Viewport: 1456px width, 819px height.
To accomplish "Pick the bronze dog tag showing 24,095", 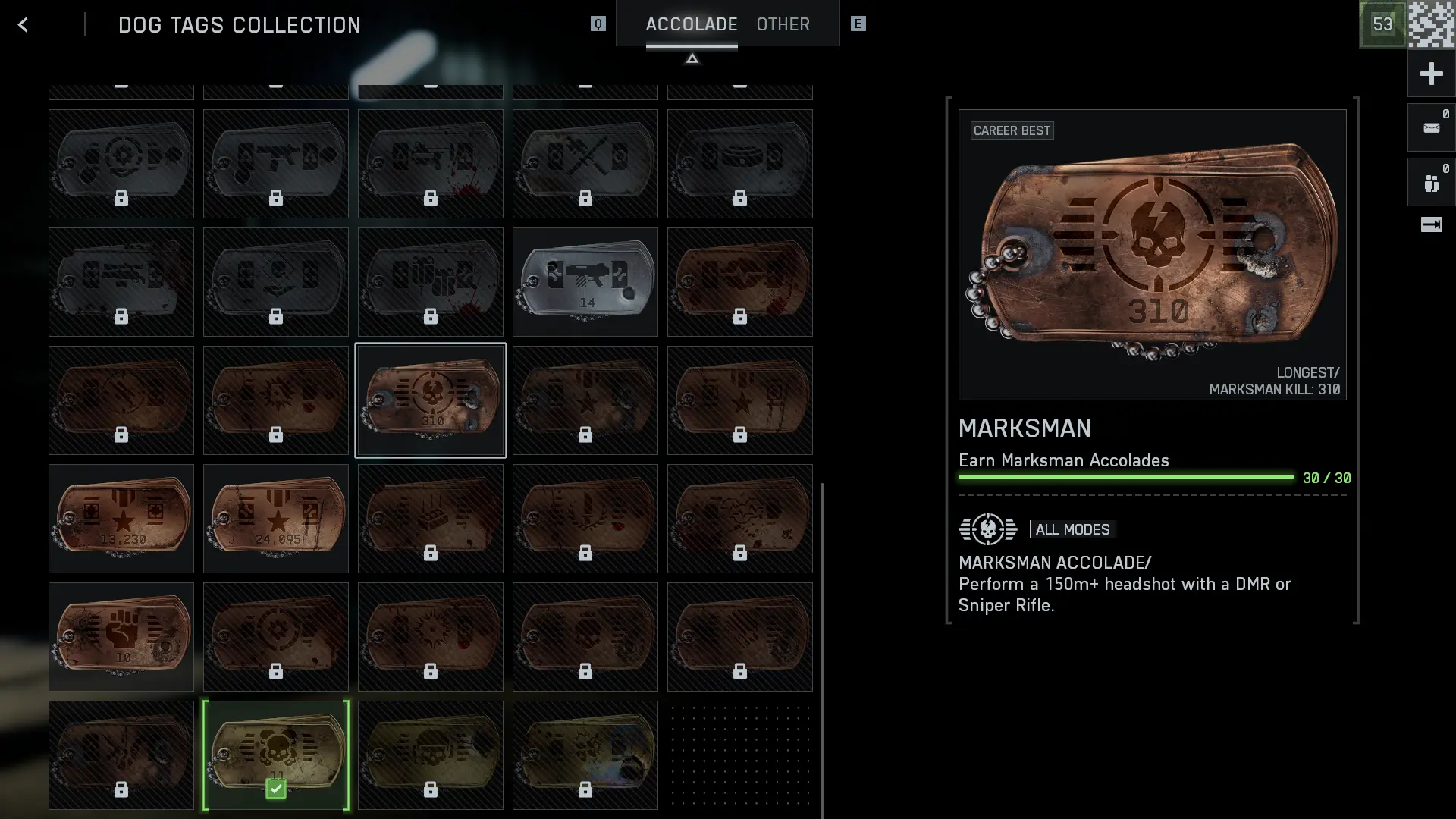I will pos(276,518).
